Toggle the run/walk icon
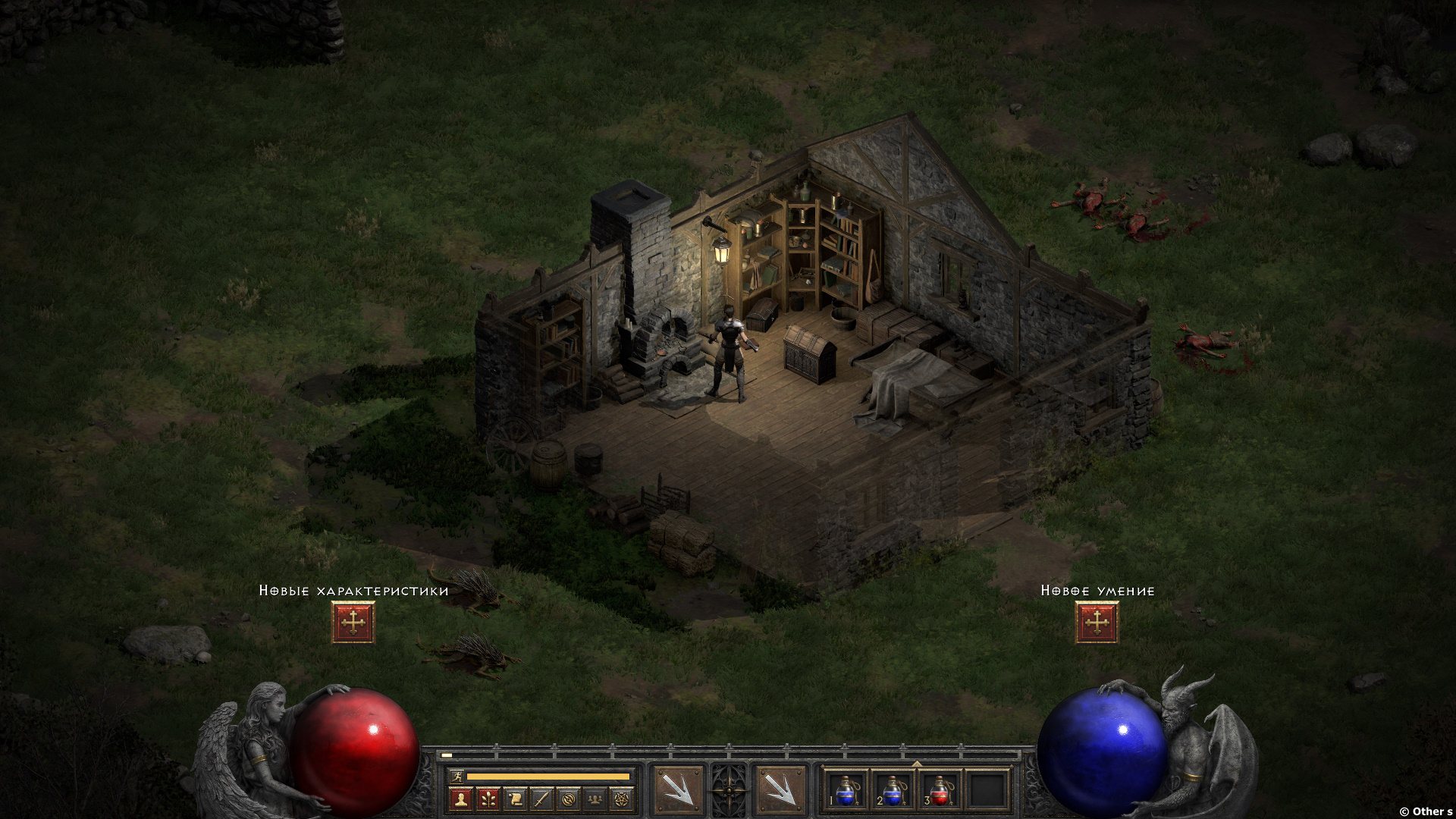This screenshot has width=1456, height=819. click(455, 777)
